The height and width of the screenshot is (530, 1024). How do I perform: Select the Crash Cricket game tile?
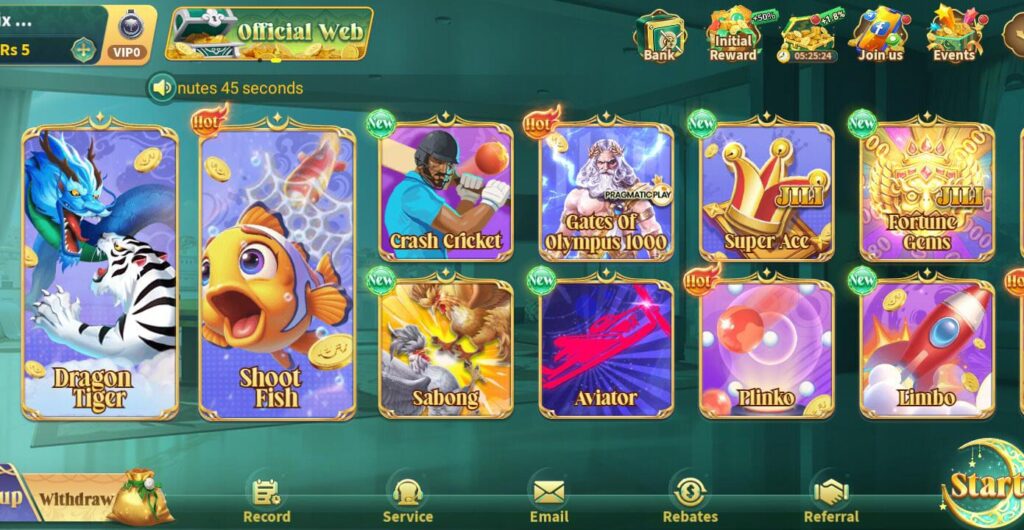[445, 192]
